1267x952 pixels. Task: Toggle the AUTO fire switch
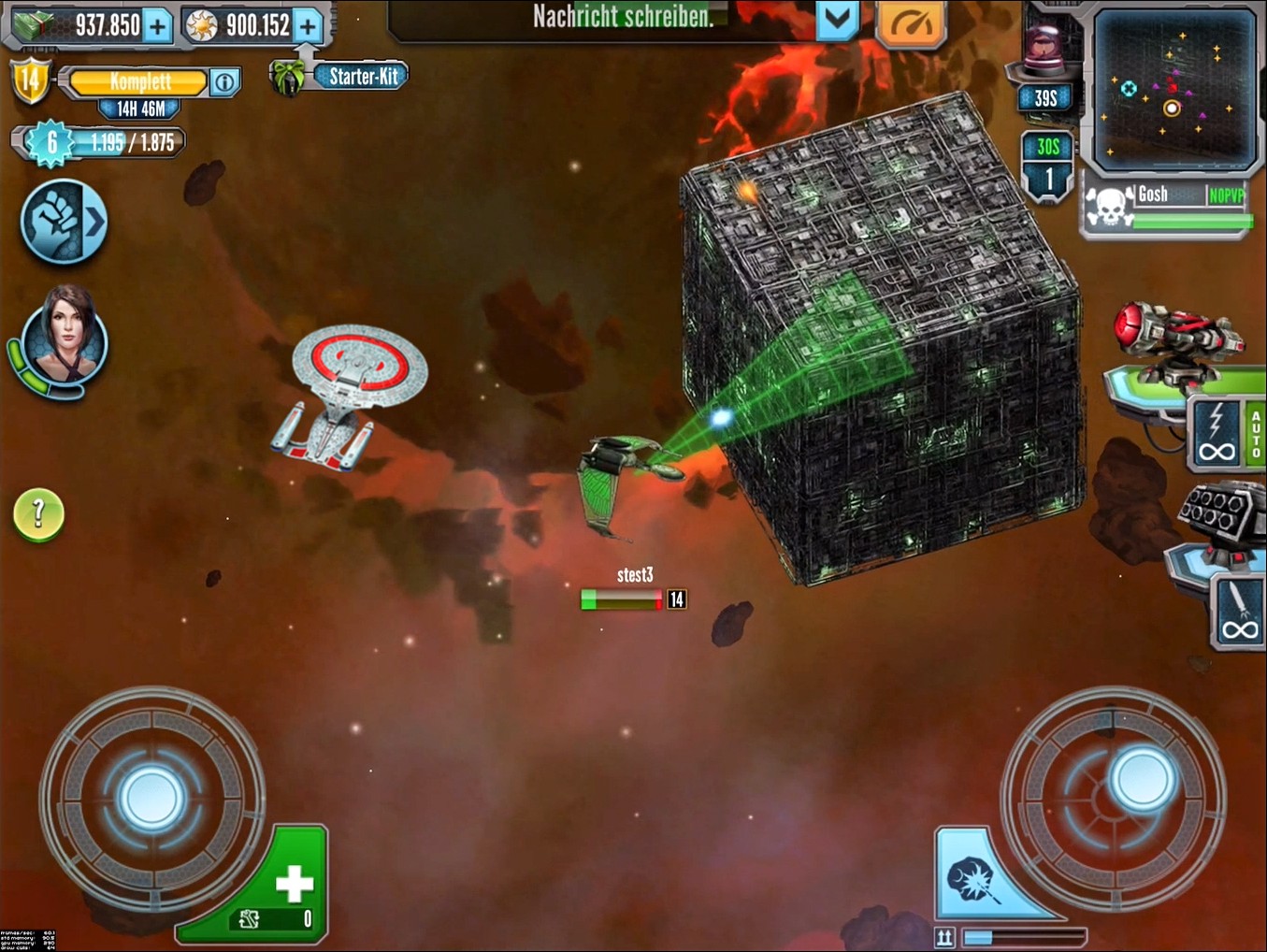click(x=1255, y=434)
